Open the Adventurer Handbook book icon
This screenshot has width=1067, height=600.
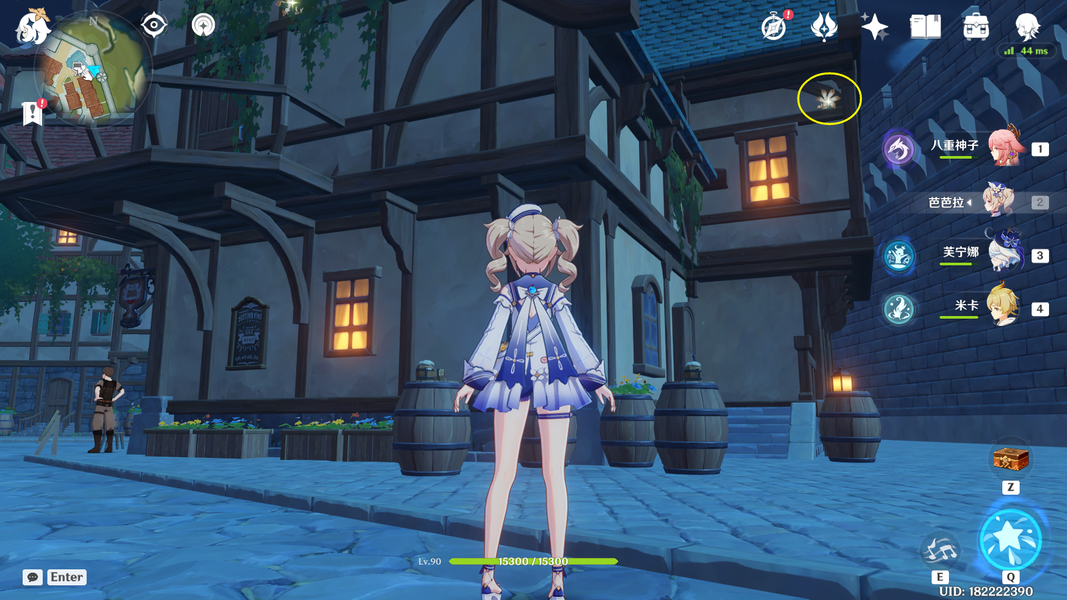point(925,27)
